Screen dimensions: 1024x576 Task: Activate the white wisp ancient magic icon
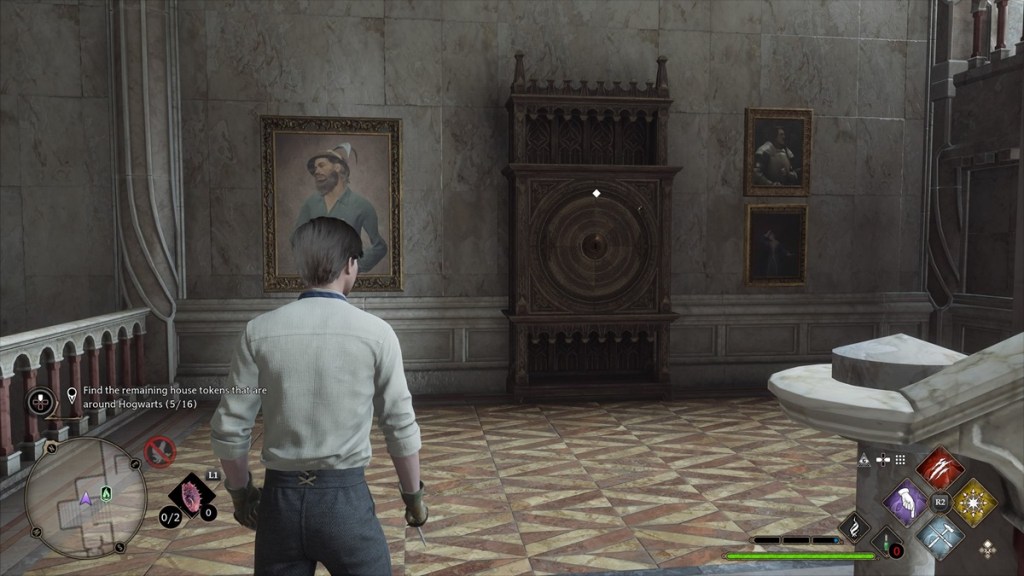pyautogui.click(x=856, y=527)
